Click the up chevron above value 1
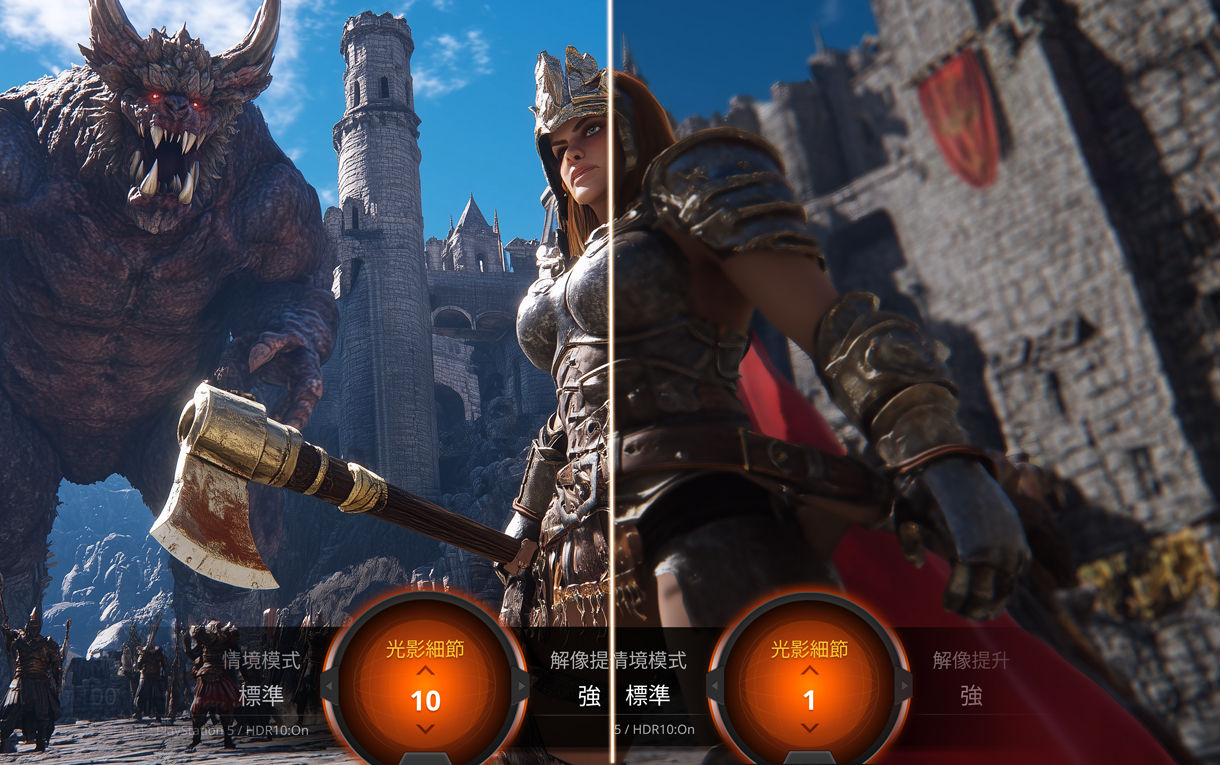This screenshot has height=765, width=1220. (x=809, y=671)
